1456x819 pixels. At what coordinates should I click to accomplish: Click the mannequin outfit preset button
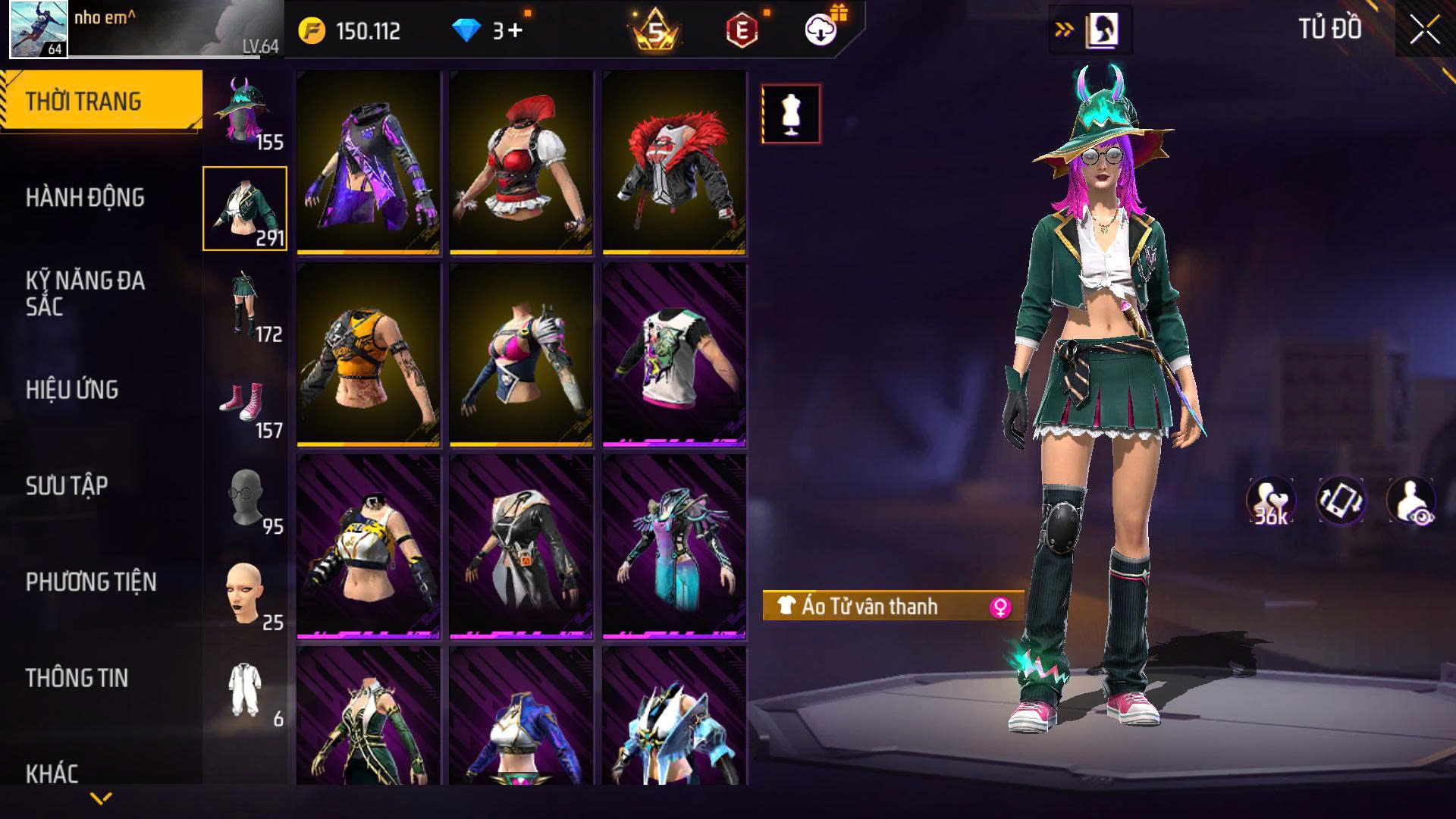[x=791, y=114]
